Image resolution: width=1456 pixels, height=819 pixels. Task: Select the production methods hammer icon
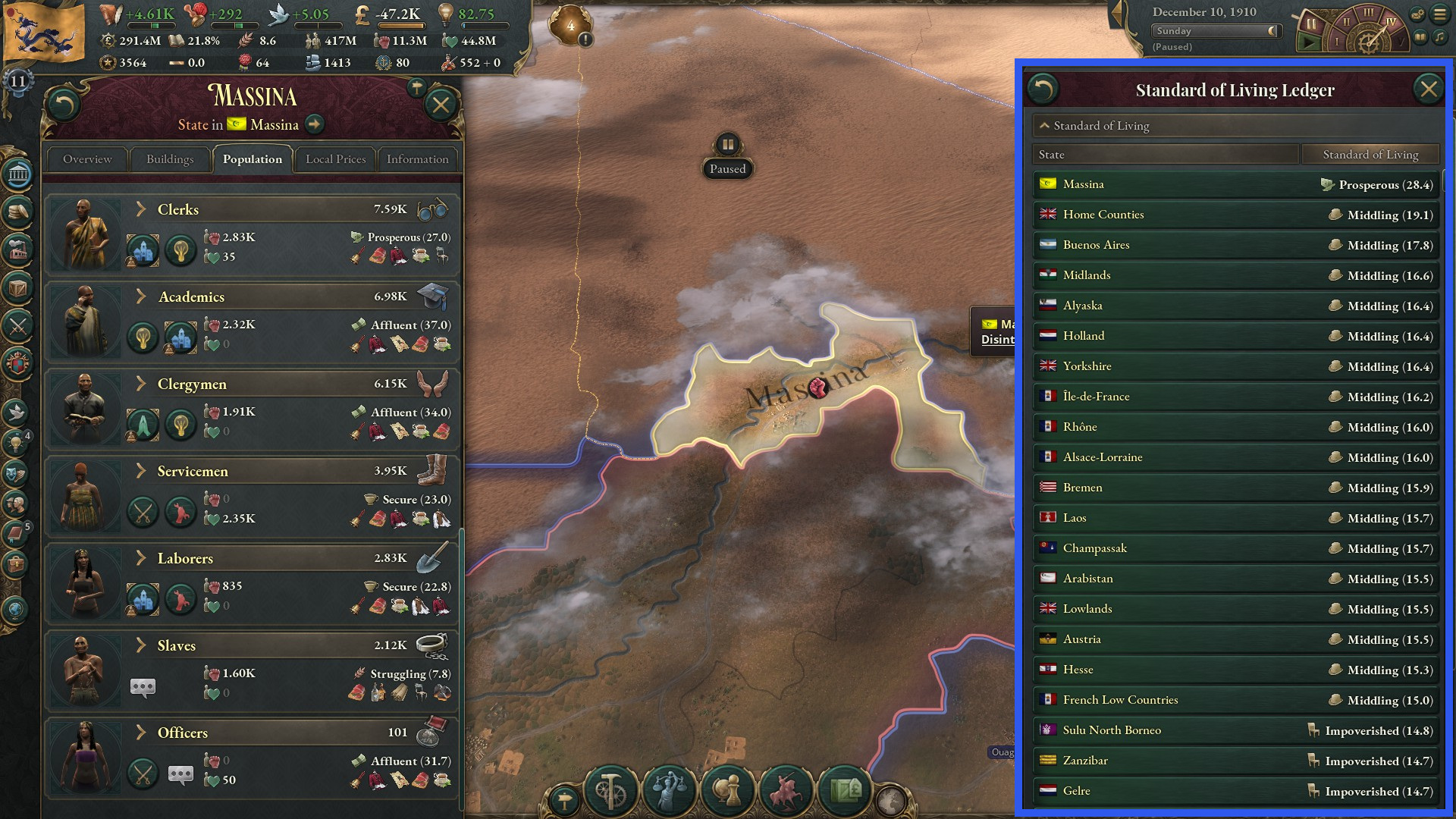click(x=609, y=792)
